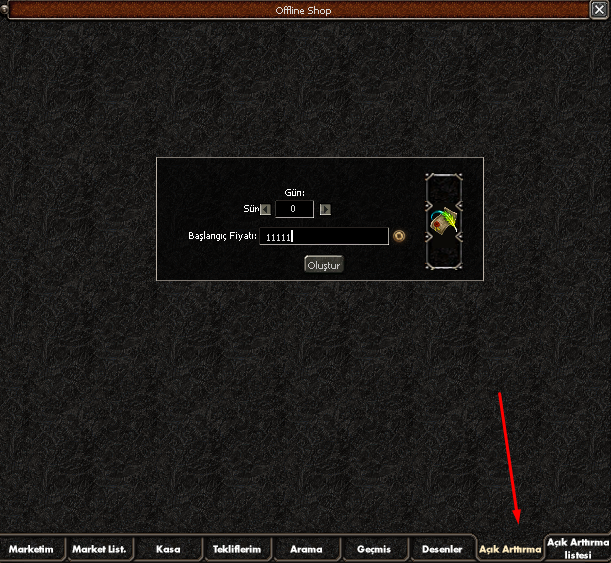
Task: Switch to the Marketim tab
Action: pyautogui.click(x=34, y=549)
